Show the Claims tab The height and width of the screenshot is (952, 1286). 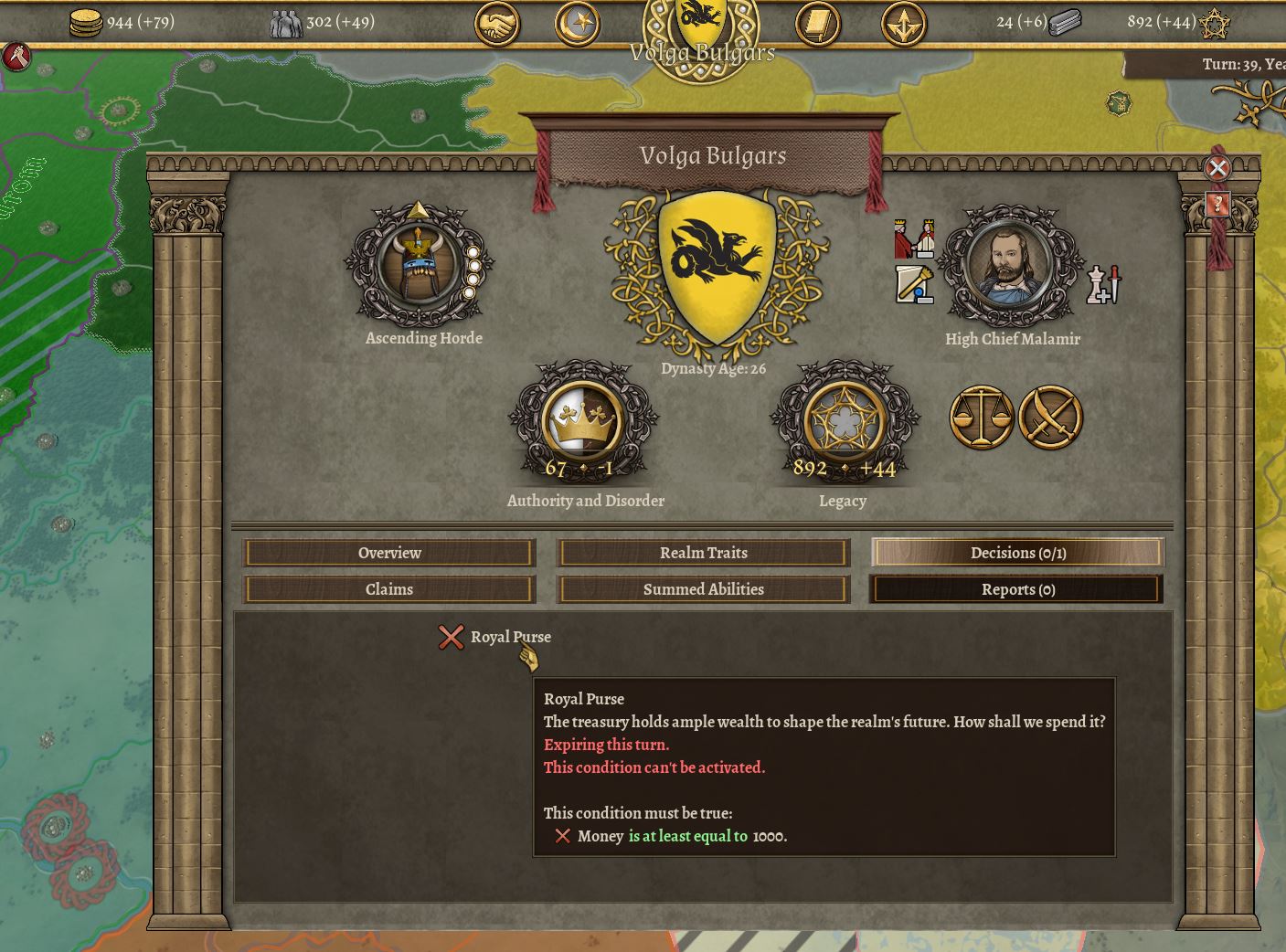coord(388,589)
